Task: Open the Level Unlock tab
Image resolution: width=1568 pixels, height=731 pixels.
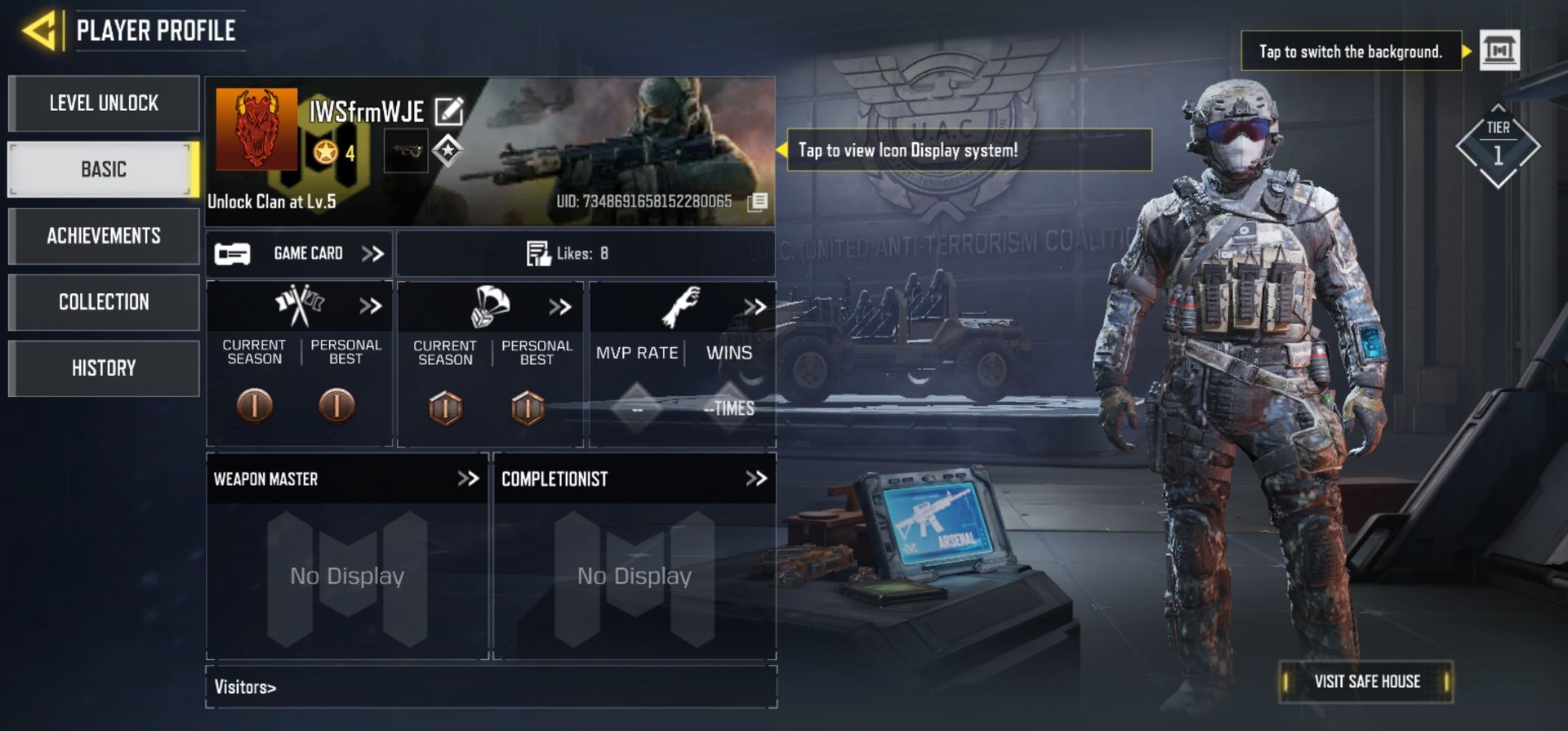Action: 104,104
